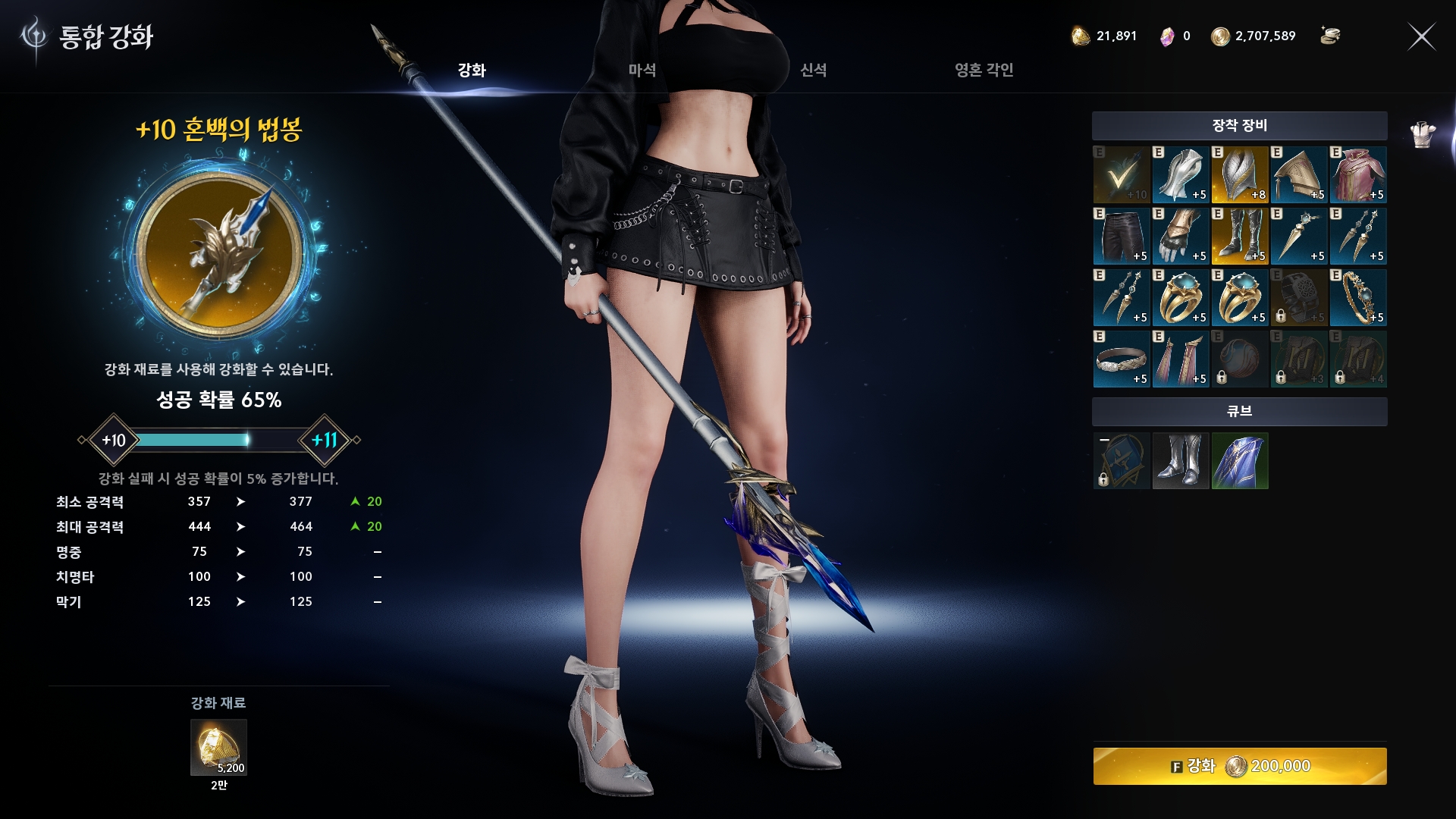Pick the silver belt slot
The width and height of the screenshot is (1456, 819).
(1121, 359)
